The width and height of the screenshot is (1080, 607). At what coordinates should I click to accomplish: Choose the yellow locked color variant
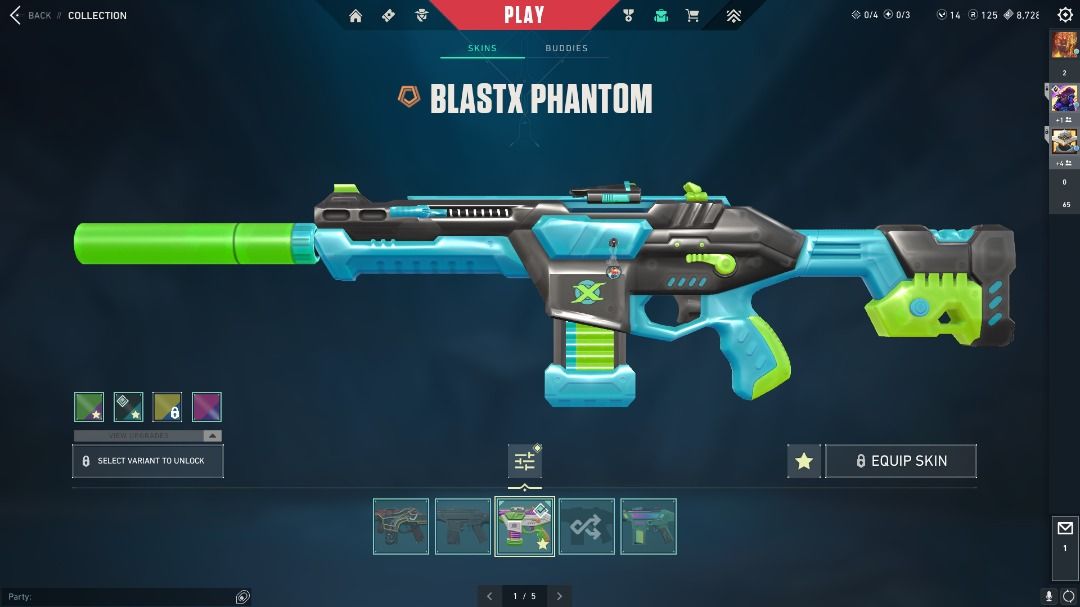[167, 407]
